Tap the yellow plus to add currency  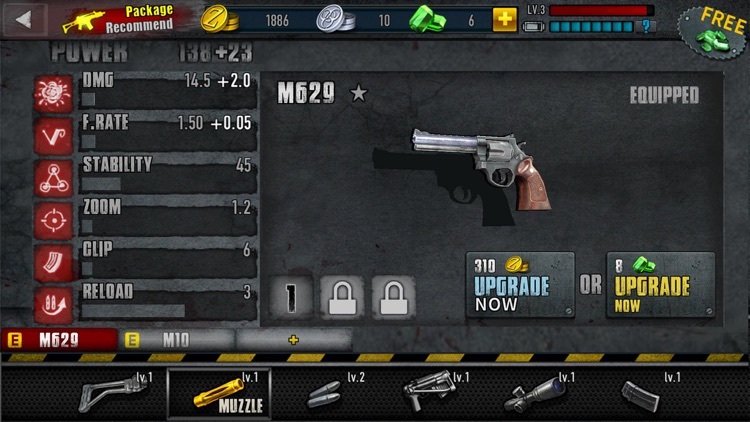click(x=505, y=19)
